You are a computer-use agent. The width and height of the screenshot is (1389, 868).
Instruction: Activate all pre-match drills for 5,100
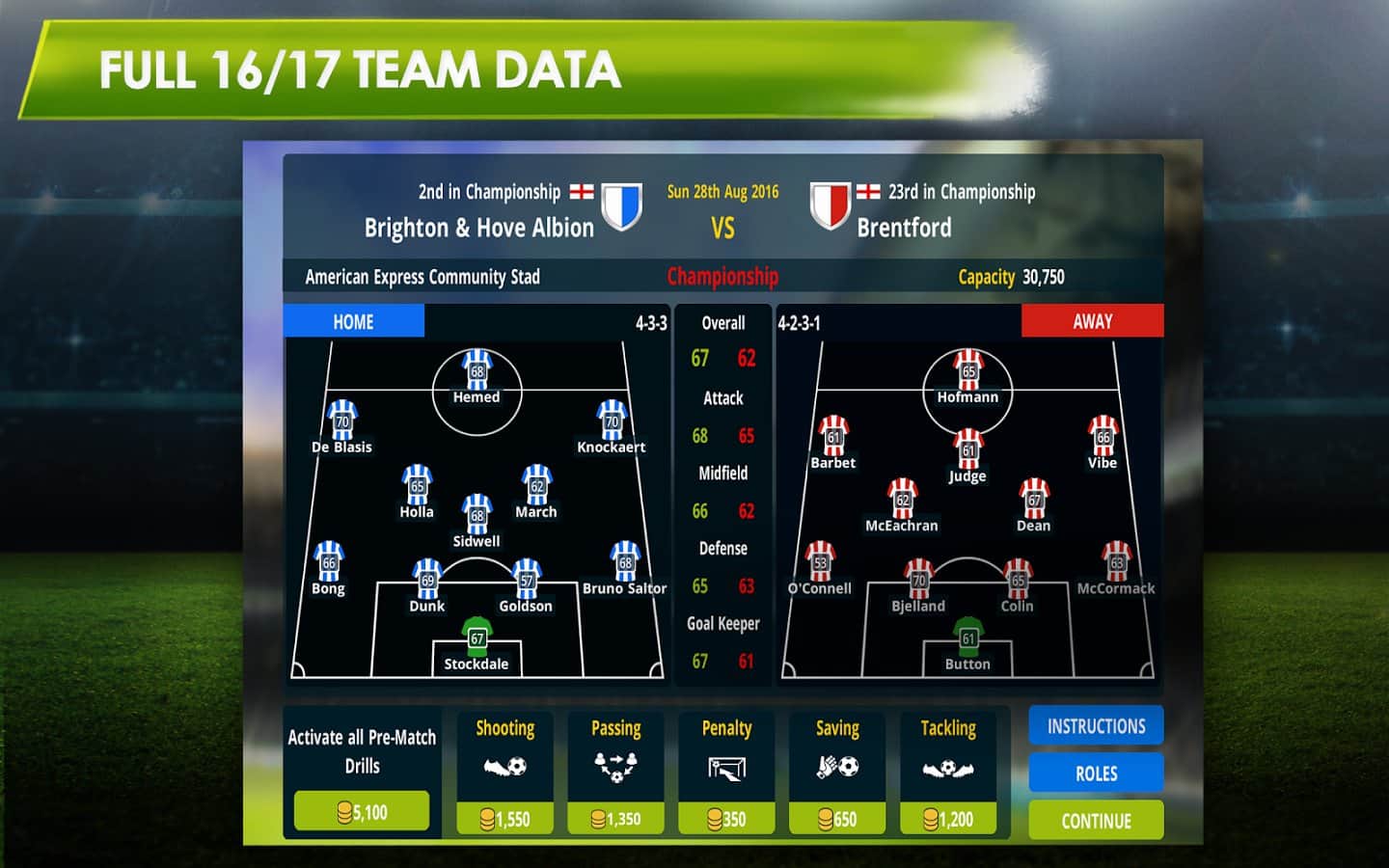[362, 812]
